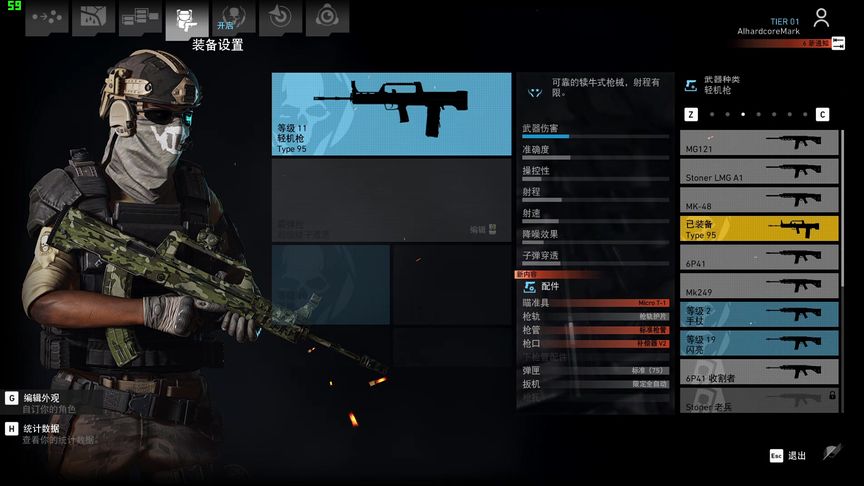This screenshot has height=486, width=864.
Task: Select the equipped Type 95 list row
Action: click(760, 229)
